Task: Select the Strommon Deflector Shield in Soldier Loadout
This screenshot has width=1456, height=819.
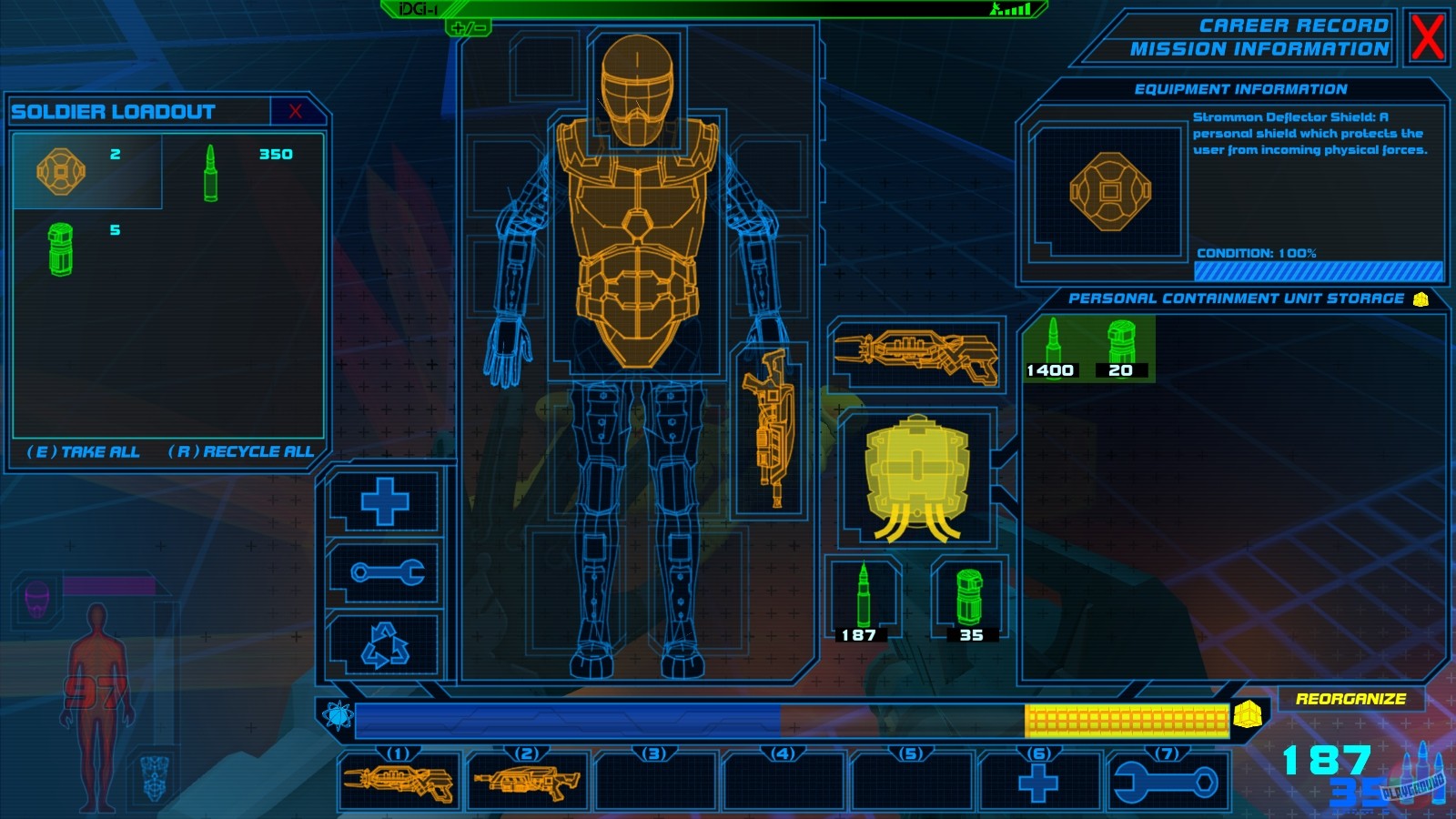Action: (60, 171)
